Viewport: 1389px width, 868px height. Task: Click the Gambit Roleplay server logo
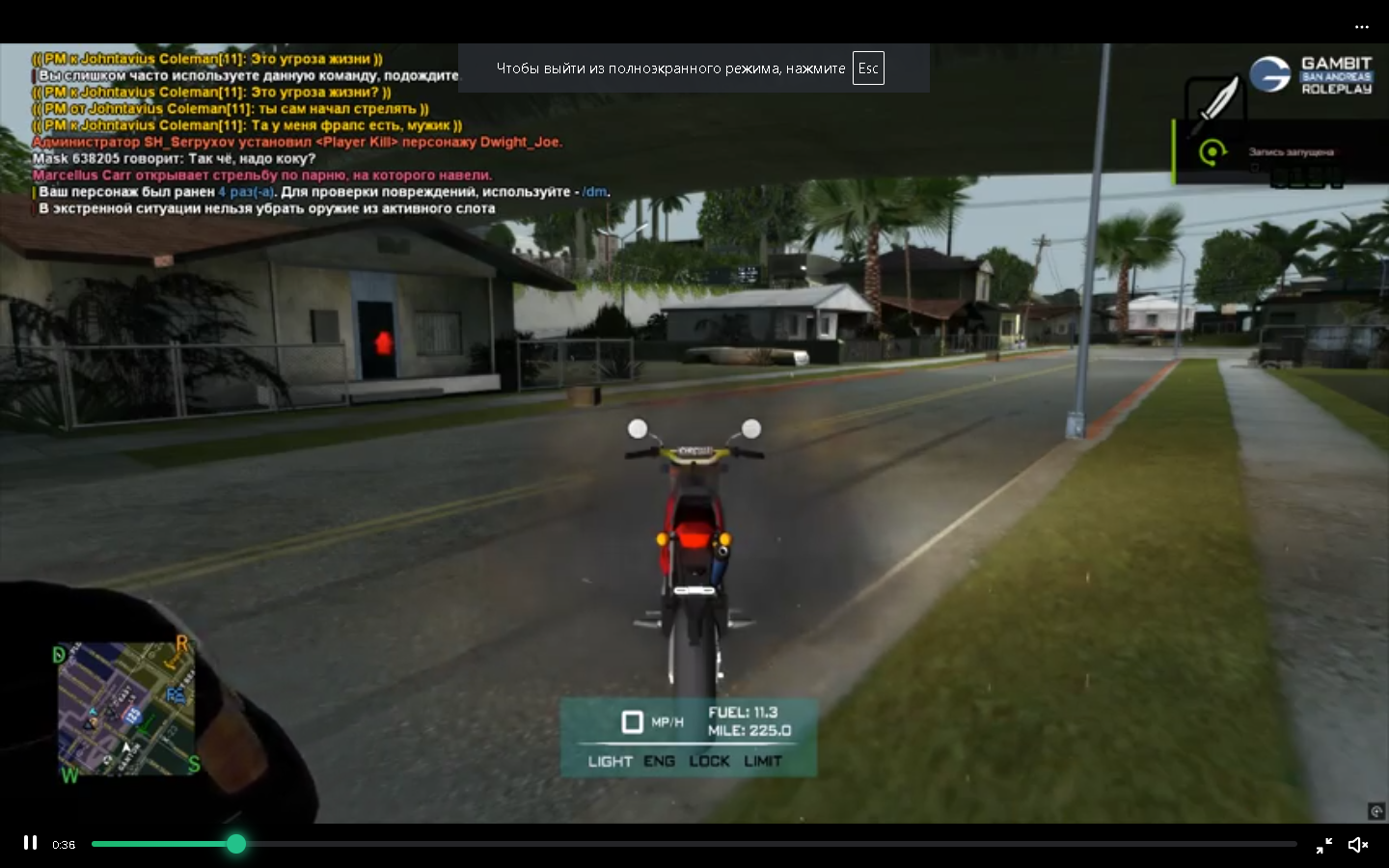point(1310,75)
